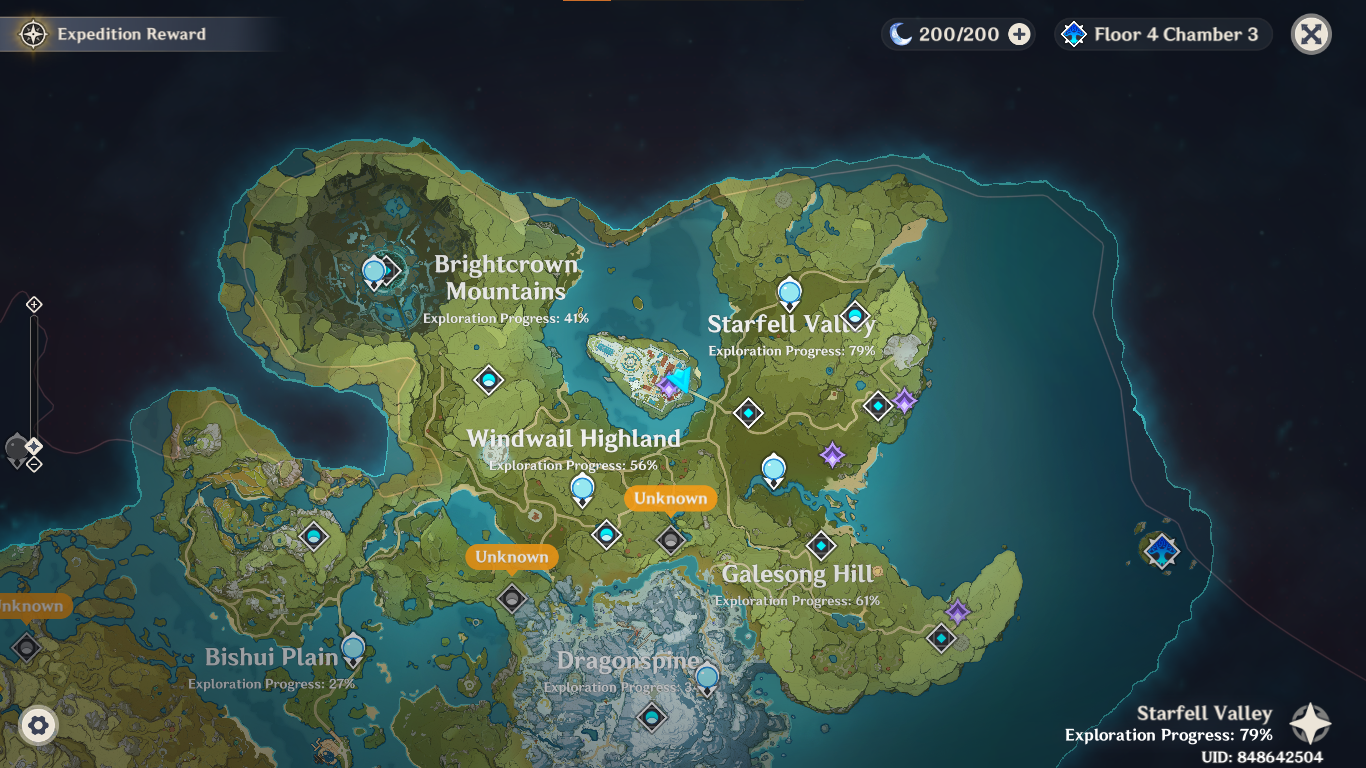Select the teleport waypoint near Galesong Hill
This screenshot has width=1366, height=768.
tap(820, 546)
